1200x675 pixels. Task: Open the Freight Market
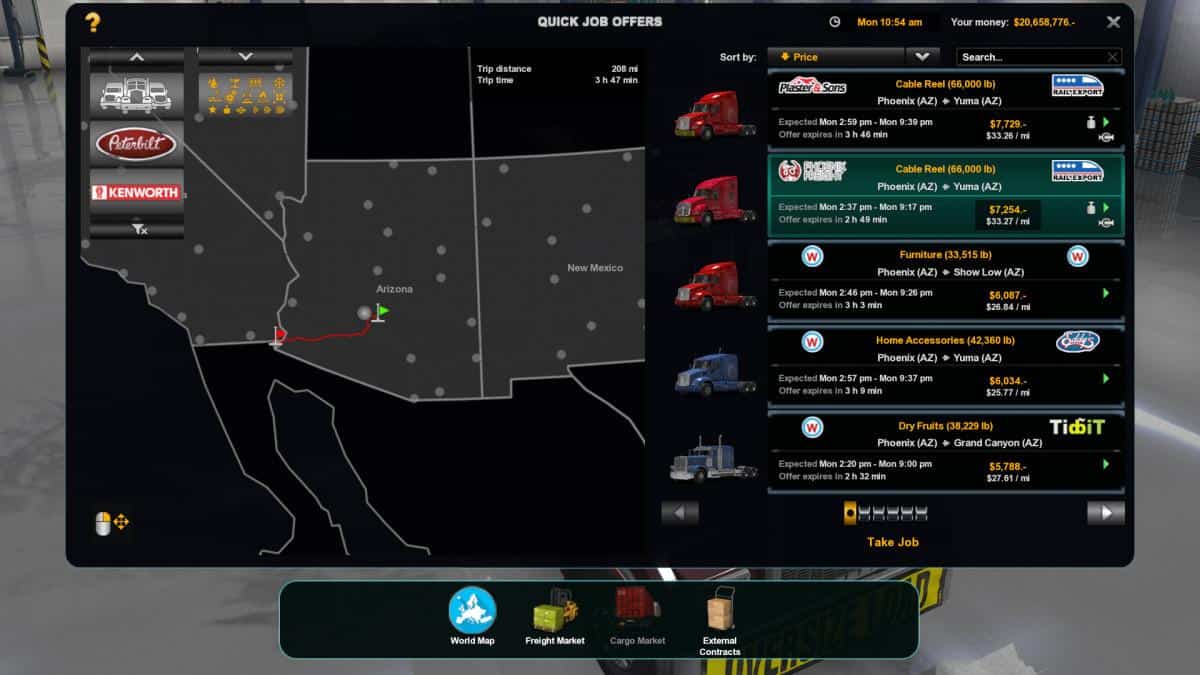[x=554, y=615]
